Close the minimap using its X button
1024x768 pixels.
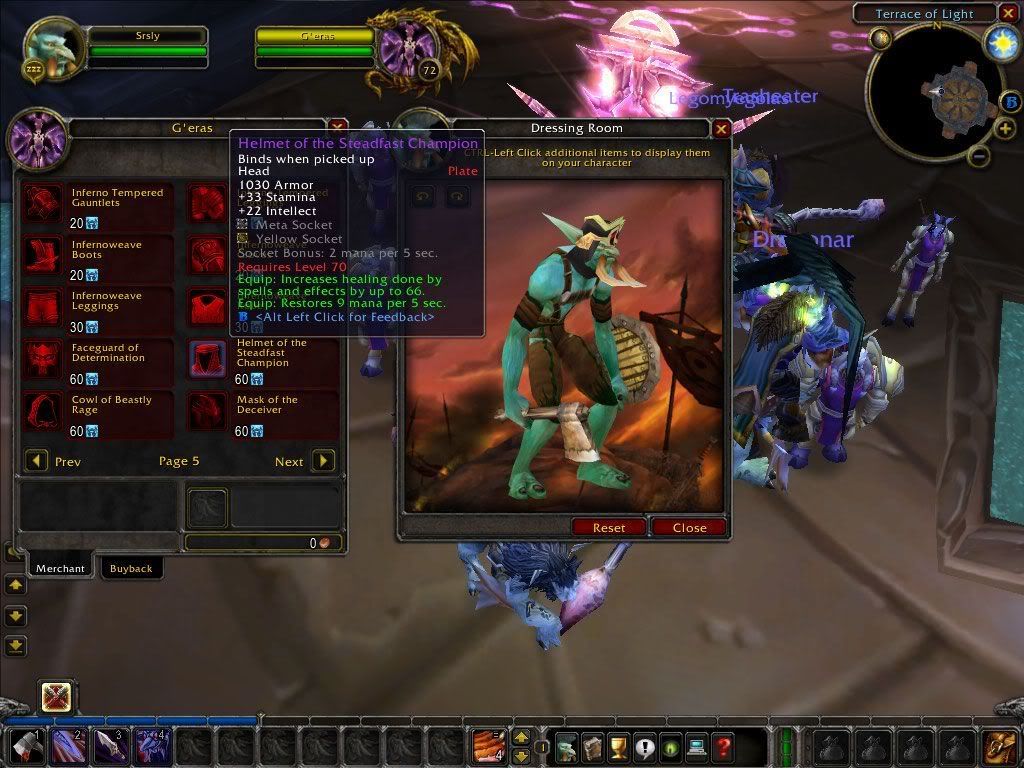(x=1008, y=13)
